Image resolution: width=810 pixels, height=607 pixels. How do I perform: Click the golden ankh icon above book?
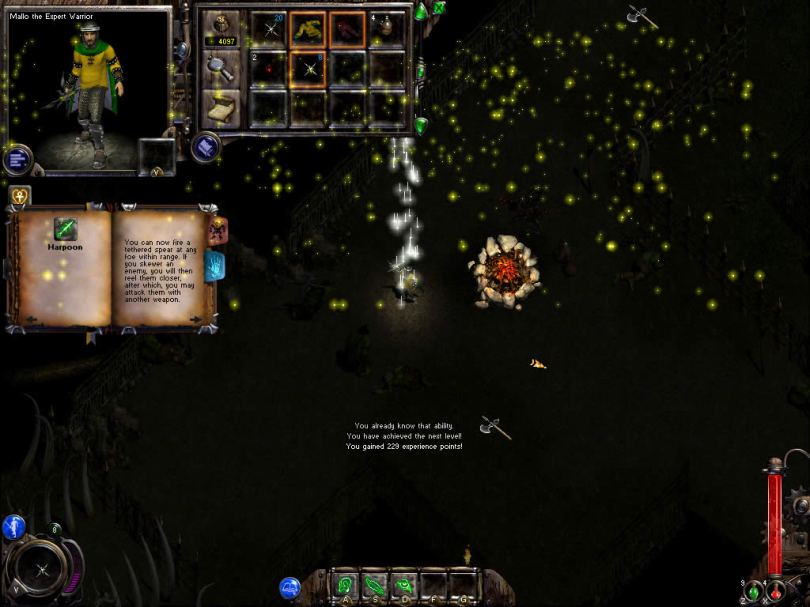pyautogui.click(x=19, y=195)
